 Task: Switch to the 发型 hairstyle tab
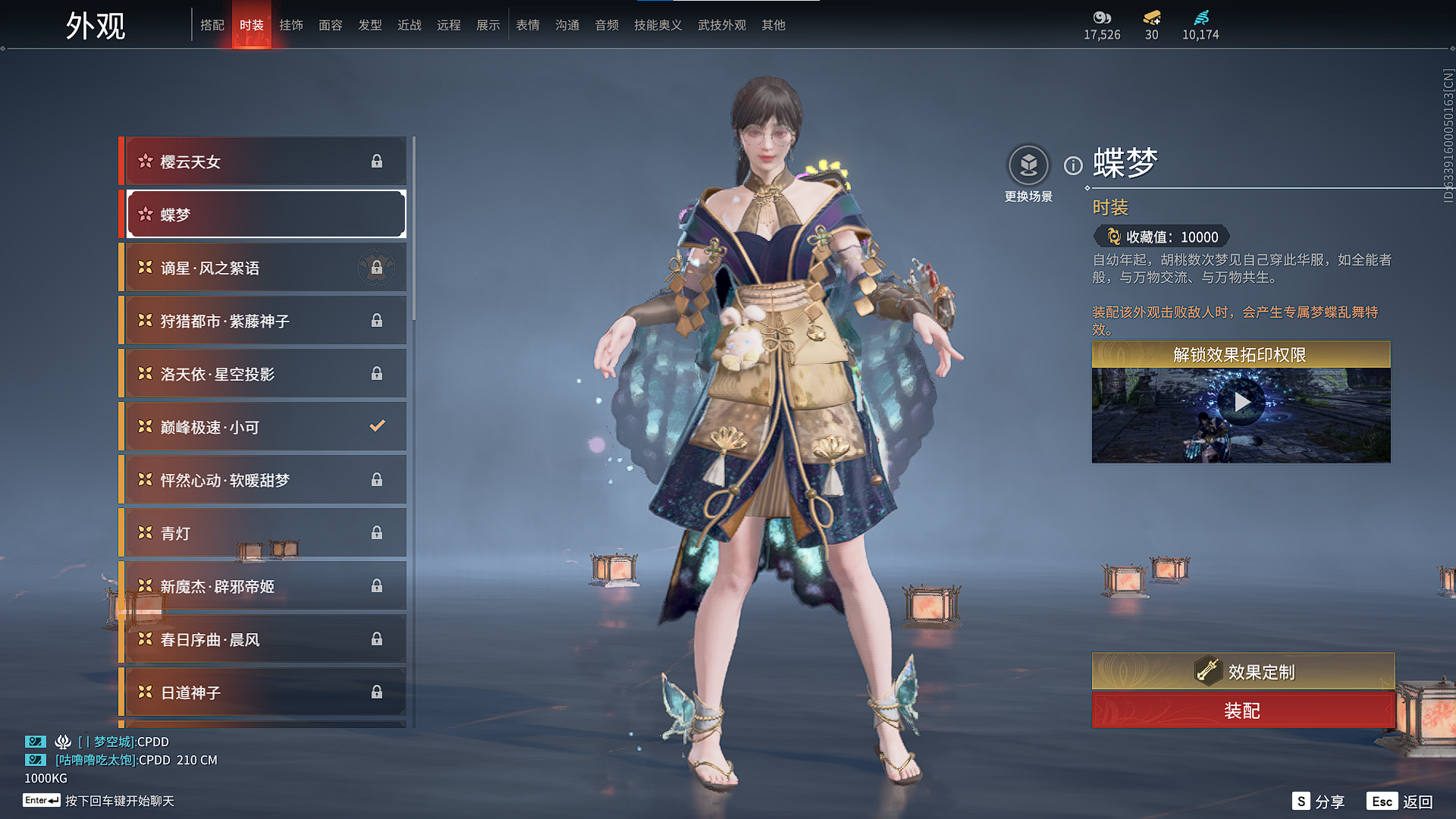370,25
